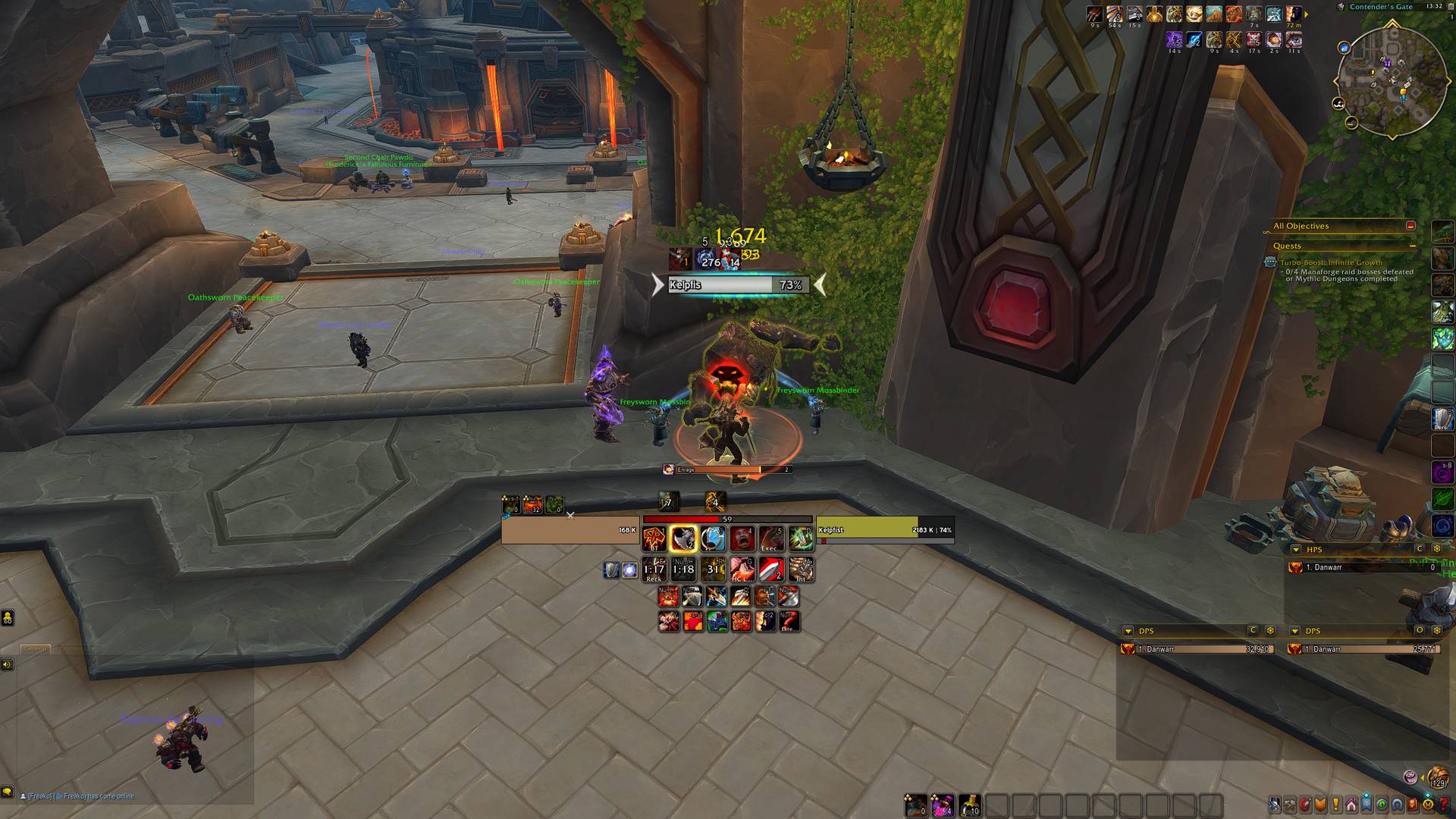
Task: Cast Bloodthirst from the action bar
Action: pos(654,538)
